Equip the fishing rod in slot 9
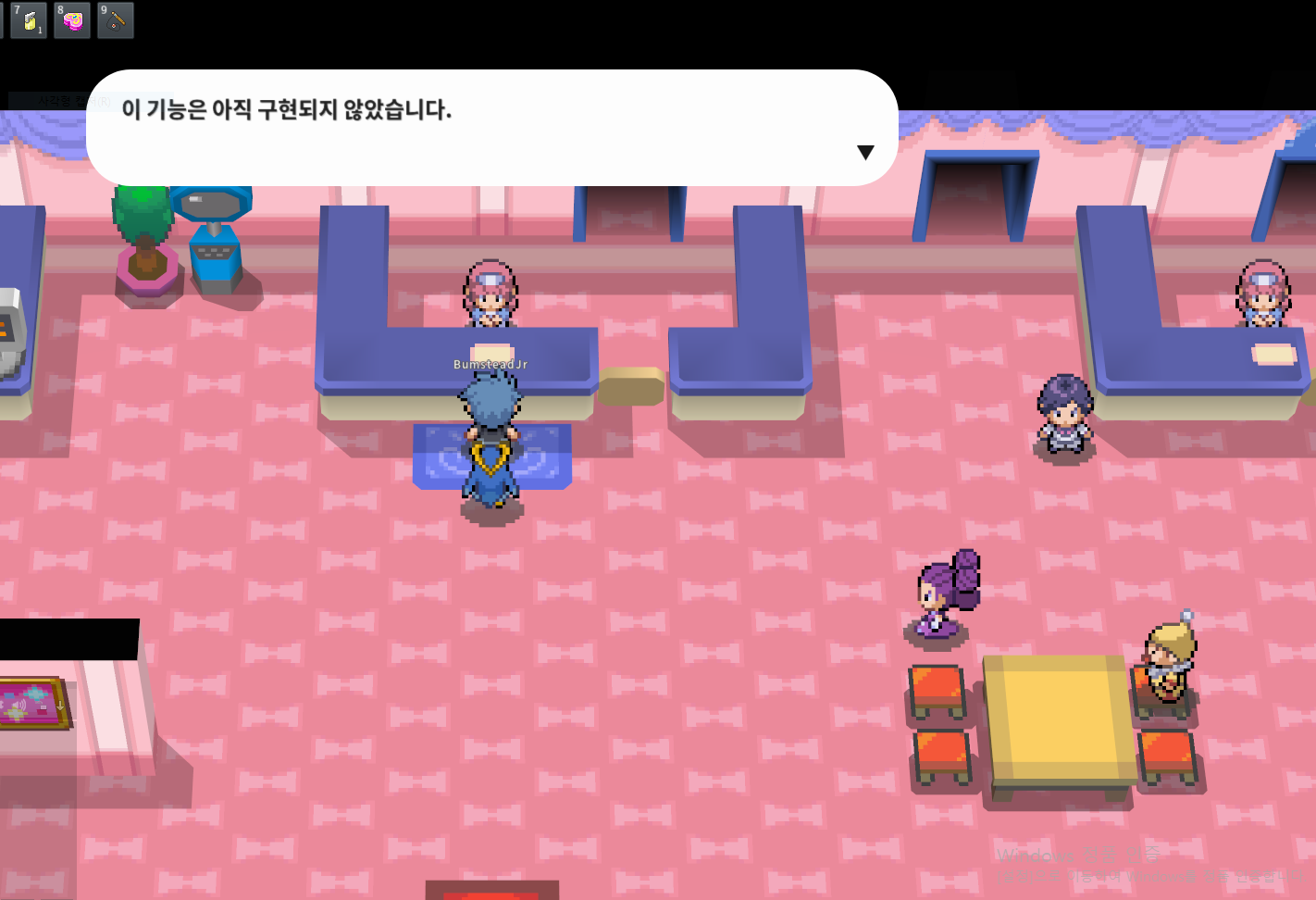Viewport: 1316px width, 900px height. pyautogui.click(x=116, y=20)
